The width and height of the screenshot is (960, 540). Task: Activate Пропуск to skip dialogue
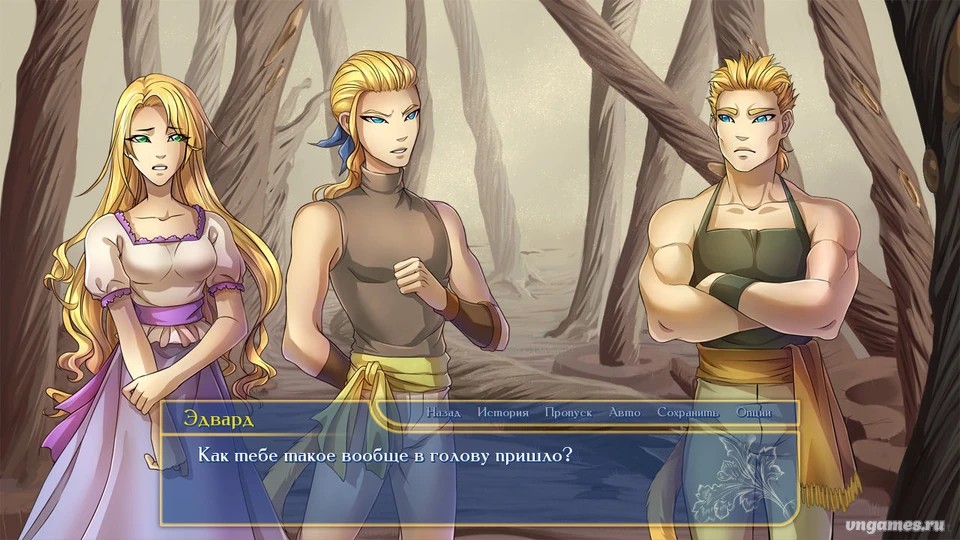click(x=569, y=412)
